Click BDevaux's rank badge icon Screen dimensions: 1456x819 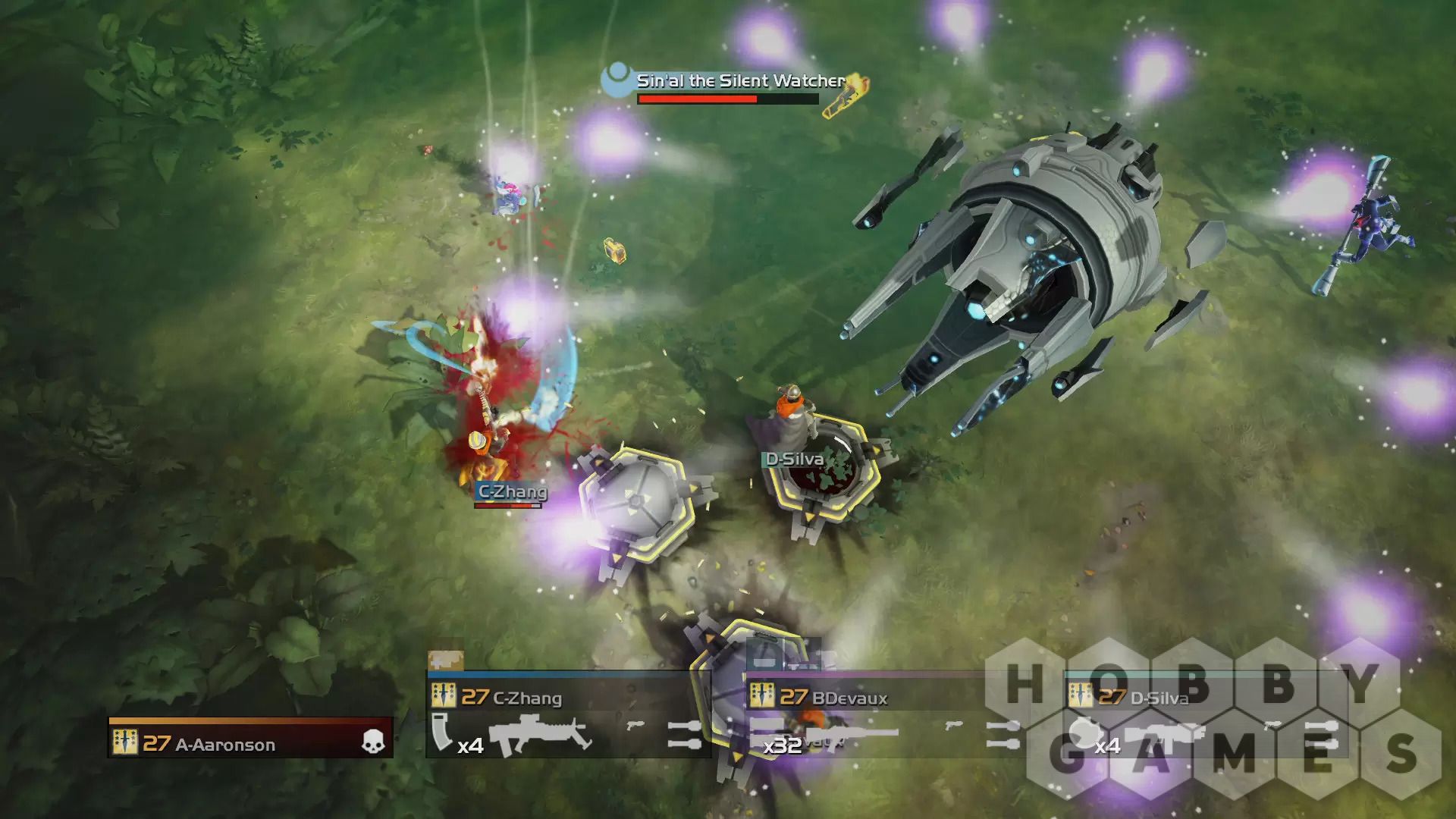(761, 696)
